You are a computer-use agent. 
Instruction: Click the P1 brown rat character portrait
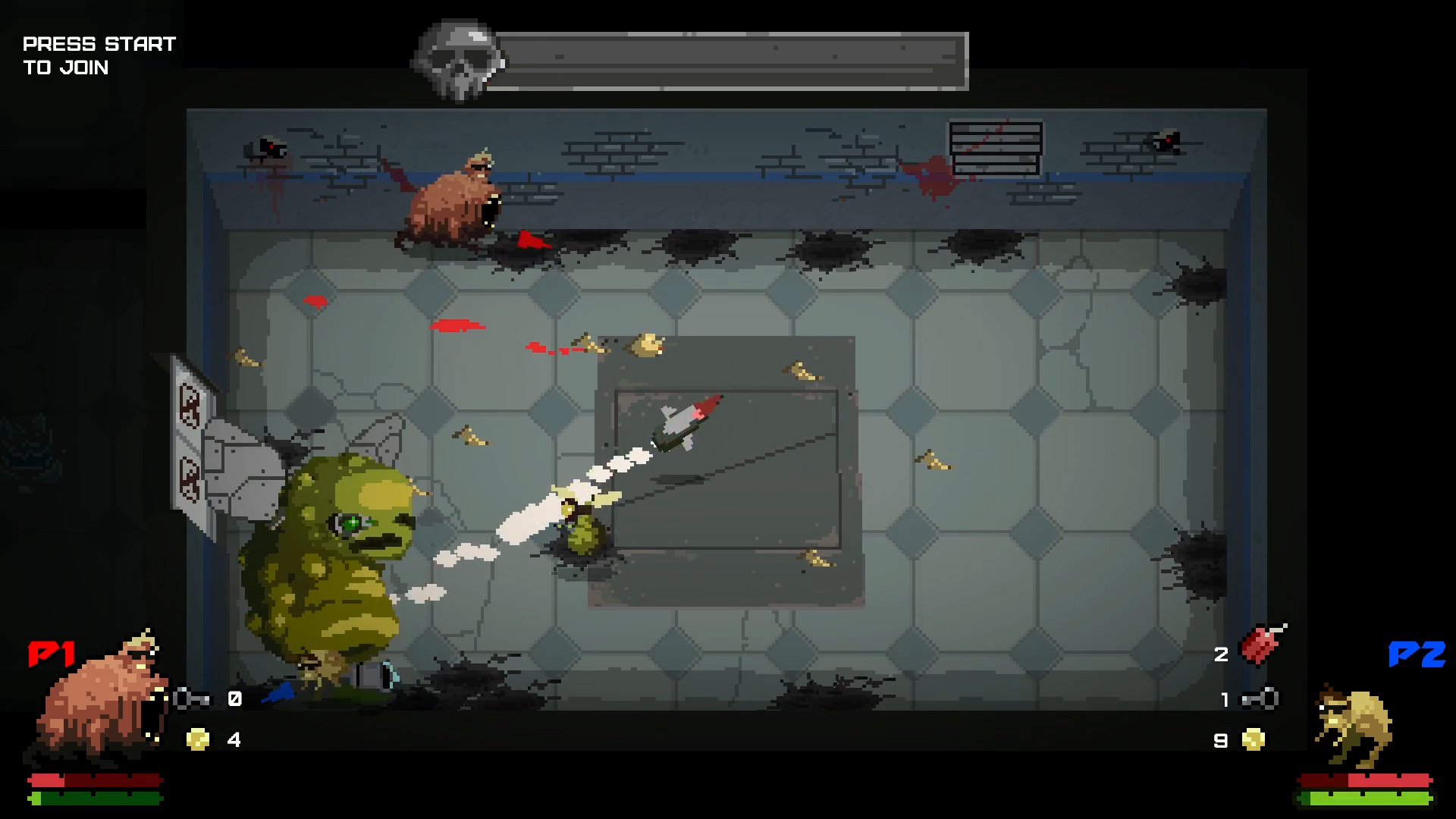coord(99,701)
